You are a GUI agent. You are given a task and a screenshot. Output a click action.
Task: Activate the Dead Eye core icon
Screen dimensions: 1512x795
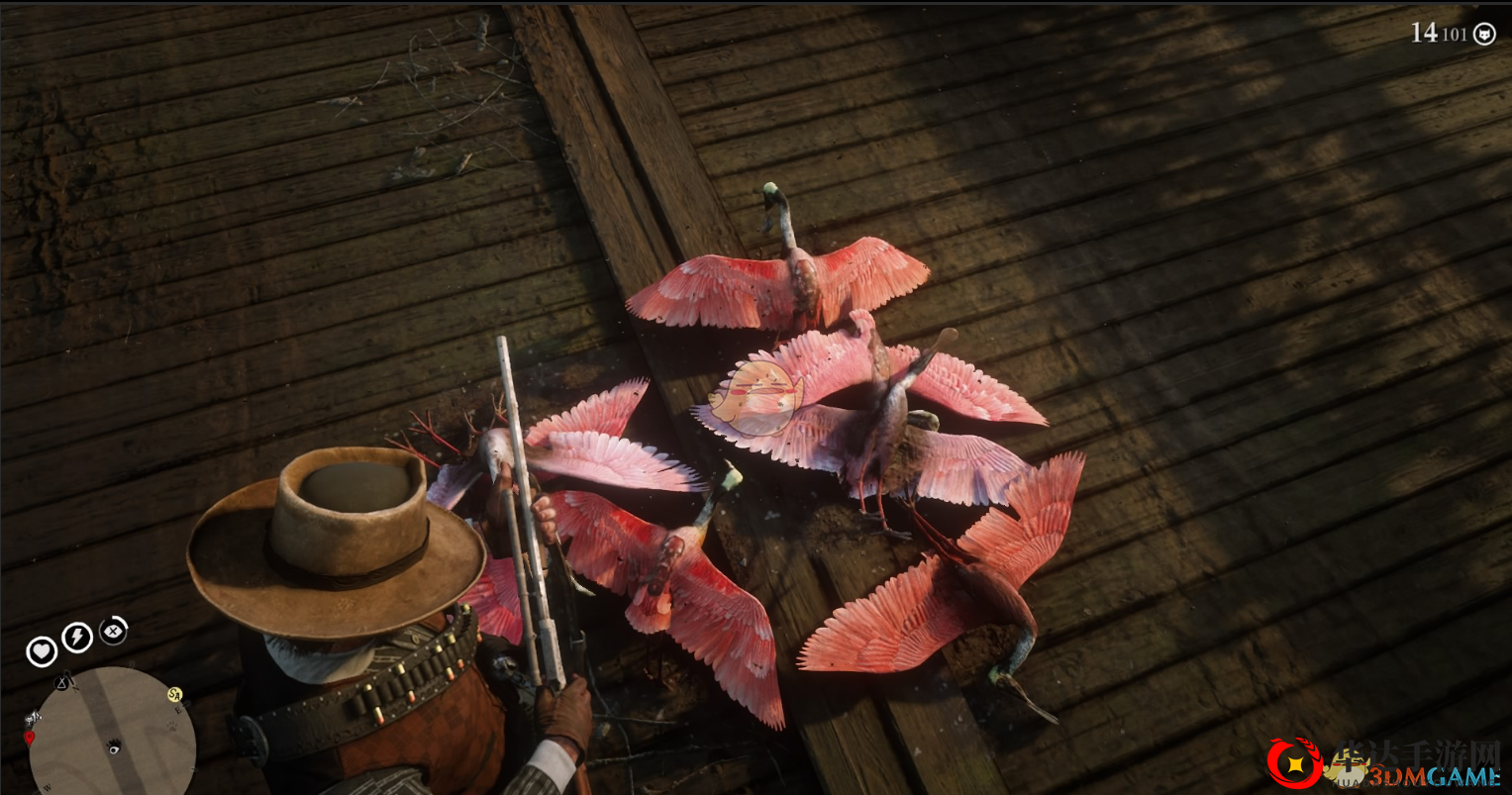pyautogui.click(x=114, y=630)
